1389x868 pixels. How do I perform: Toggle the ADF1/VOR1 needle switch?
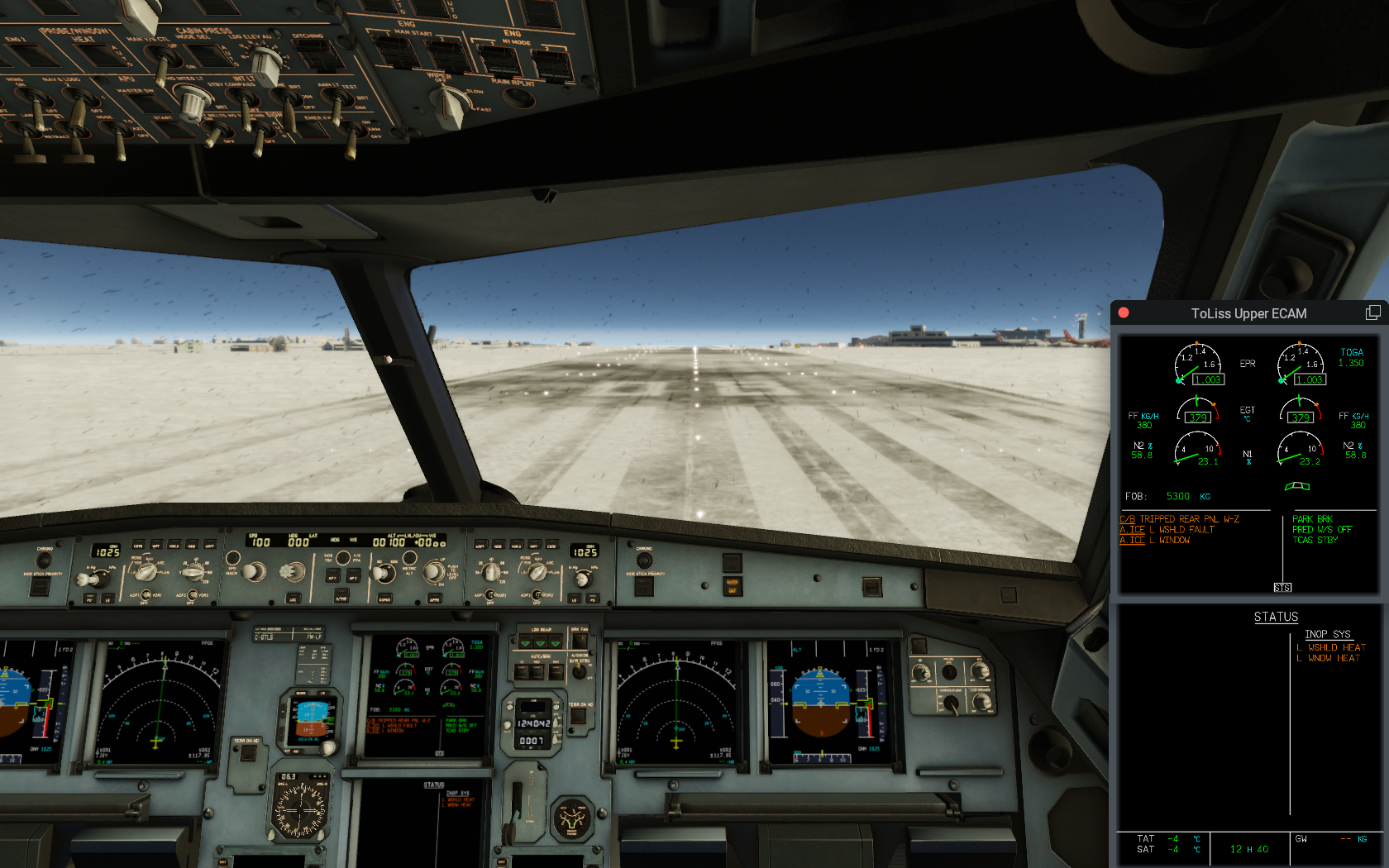click(146, 594)
